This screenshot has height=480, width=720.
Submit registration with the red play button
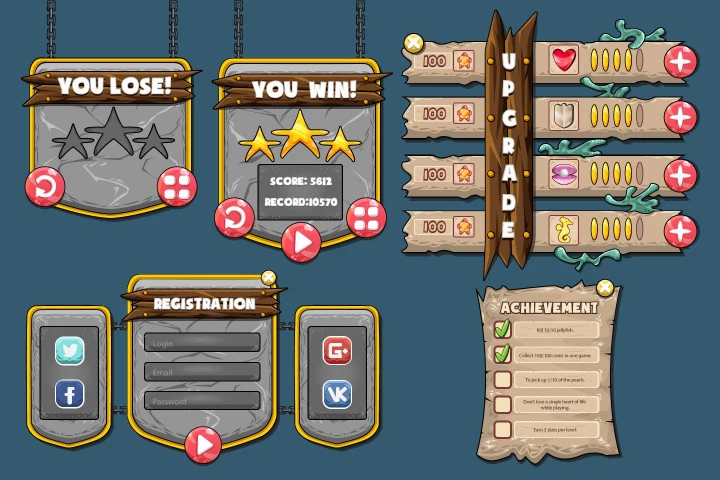pos(203,443)
